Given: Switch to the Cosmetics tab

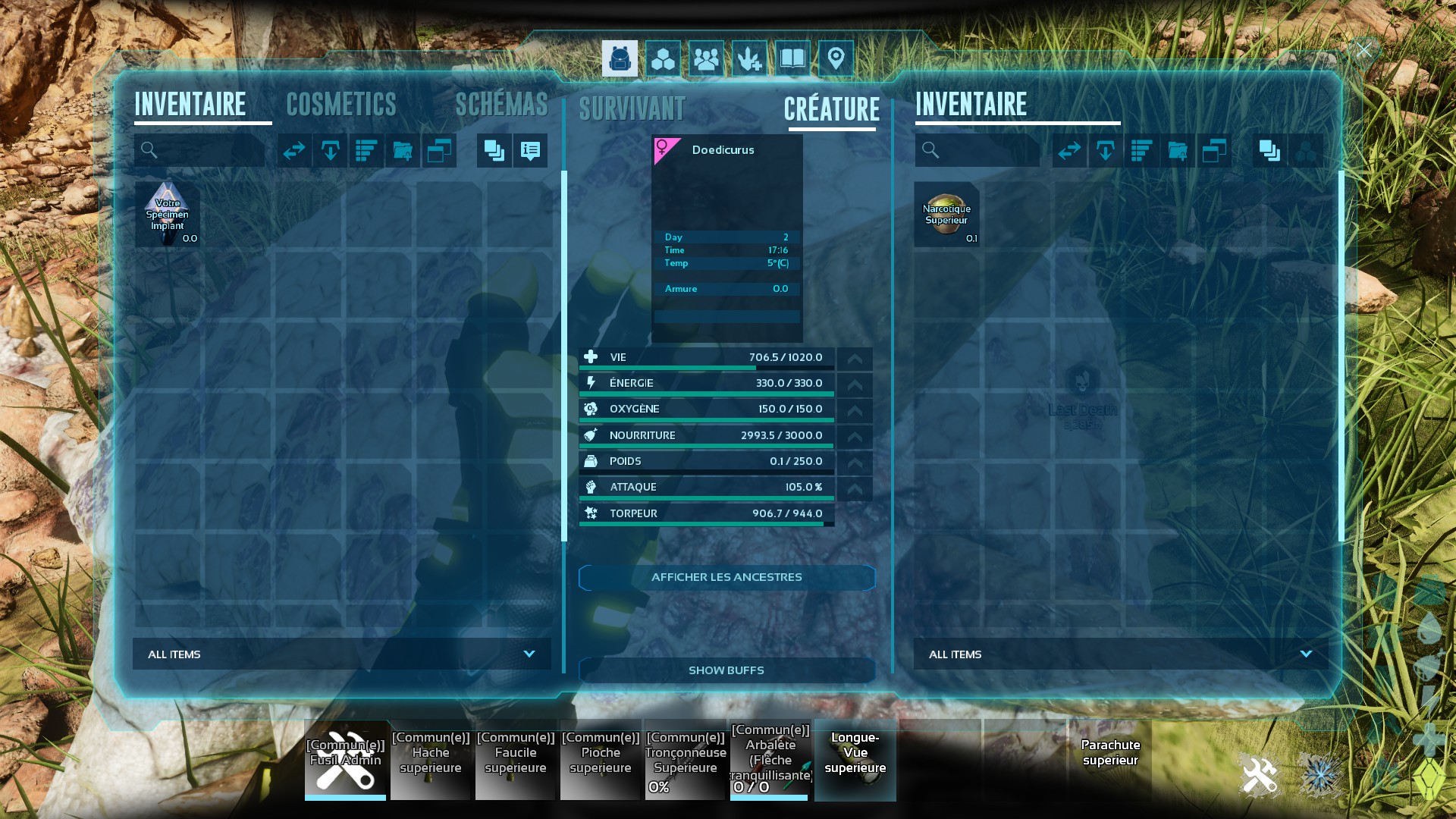Looking at the screenshot, I should coord(341,105).
